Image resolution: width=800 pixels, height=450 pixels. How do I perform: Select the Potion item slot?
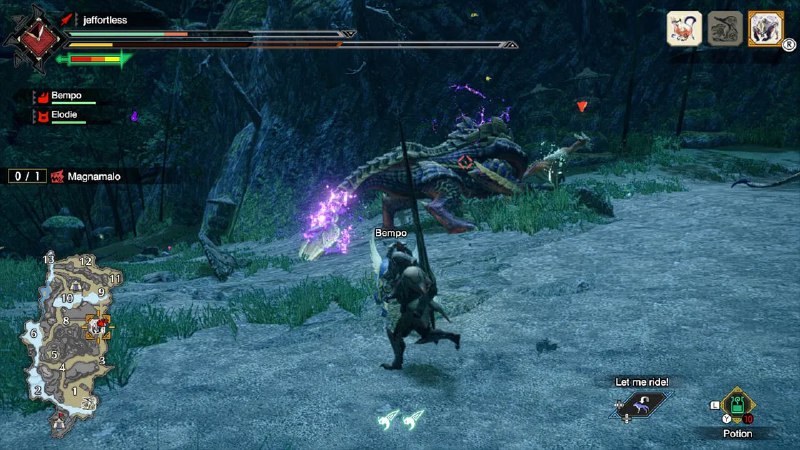click(738, 406)
